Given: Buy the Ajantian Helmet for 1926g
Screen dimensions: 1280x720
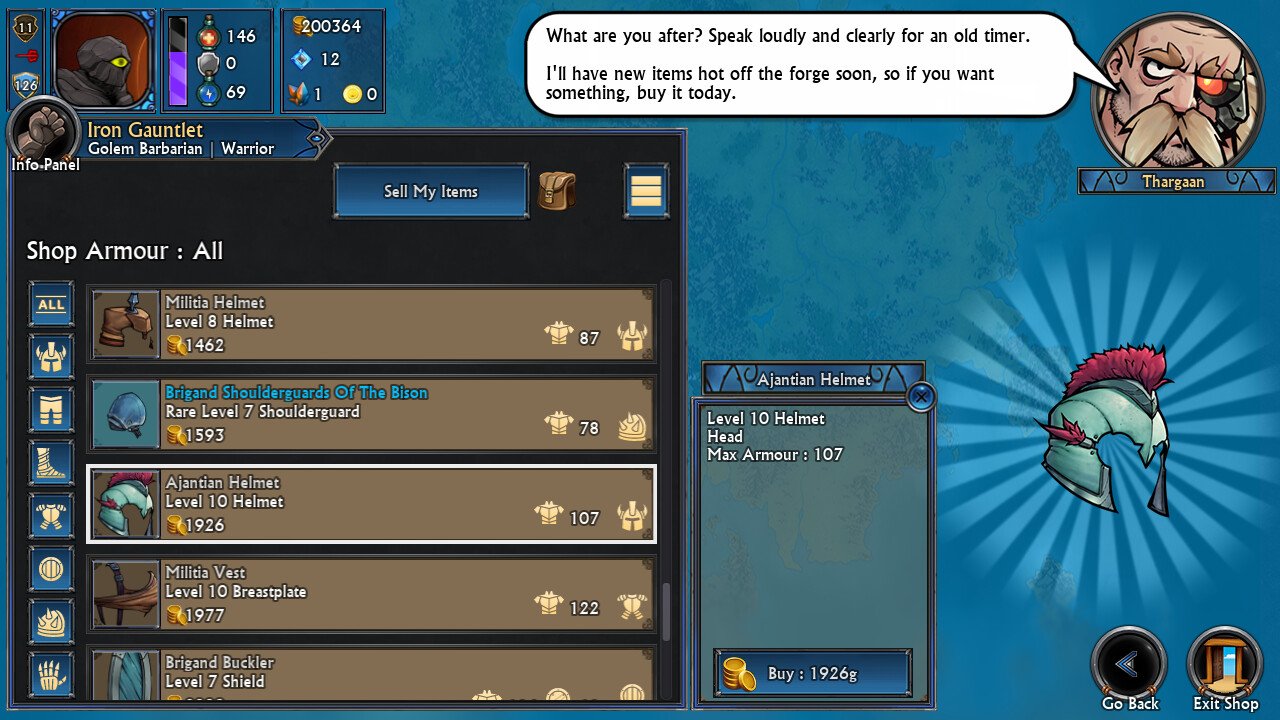Looking at the screenshot, I should (x=812, y=673).
